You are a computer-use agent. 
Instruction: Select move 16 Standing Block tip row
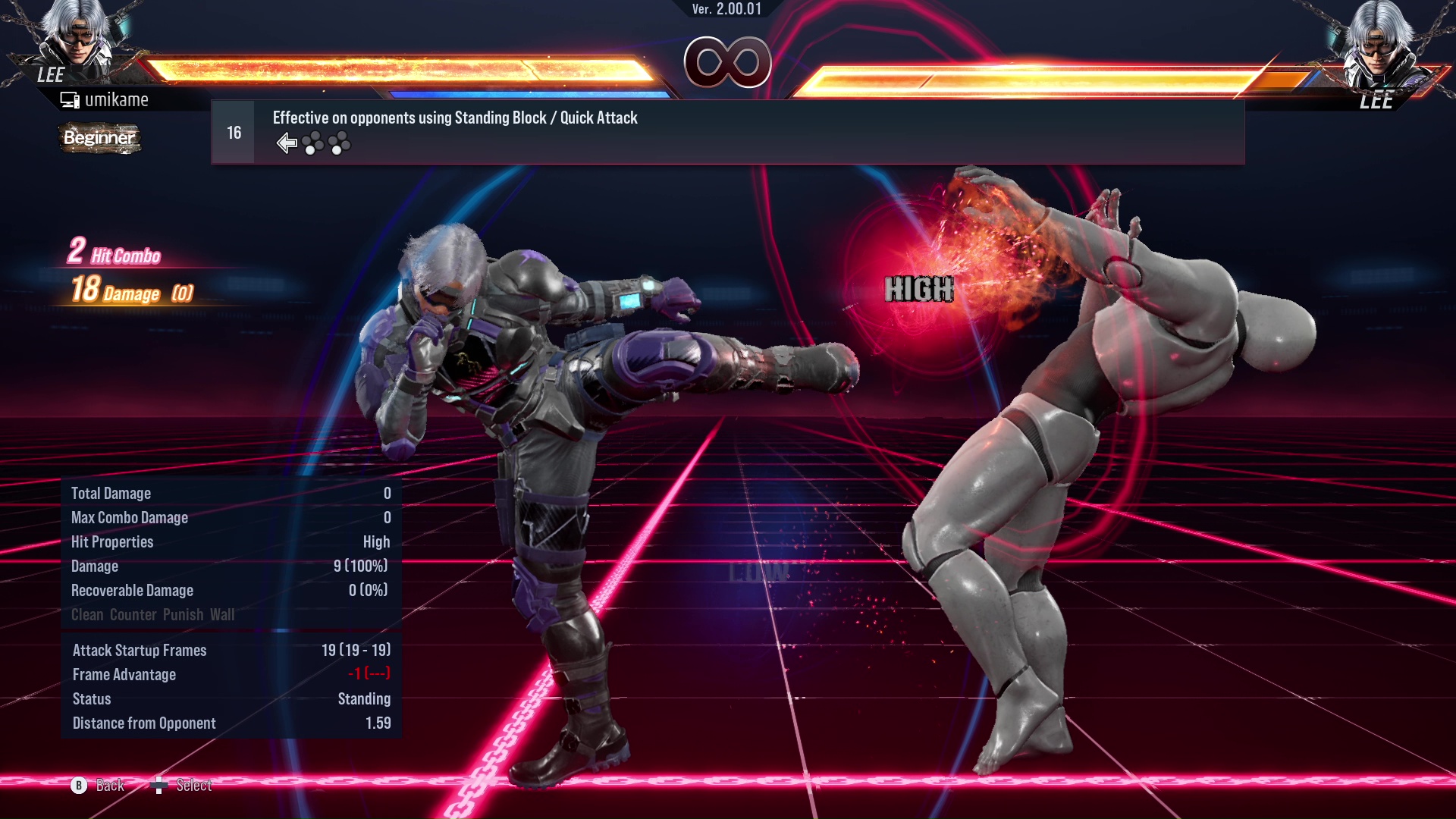(727, 132)
